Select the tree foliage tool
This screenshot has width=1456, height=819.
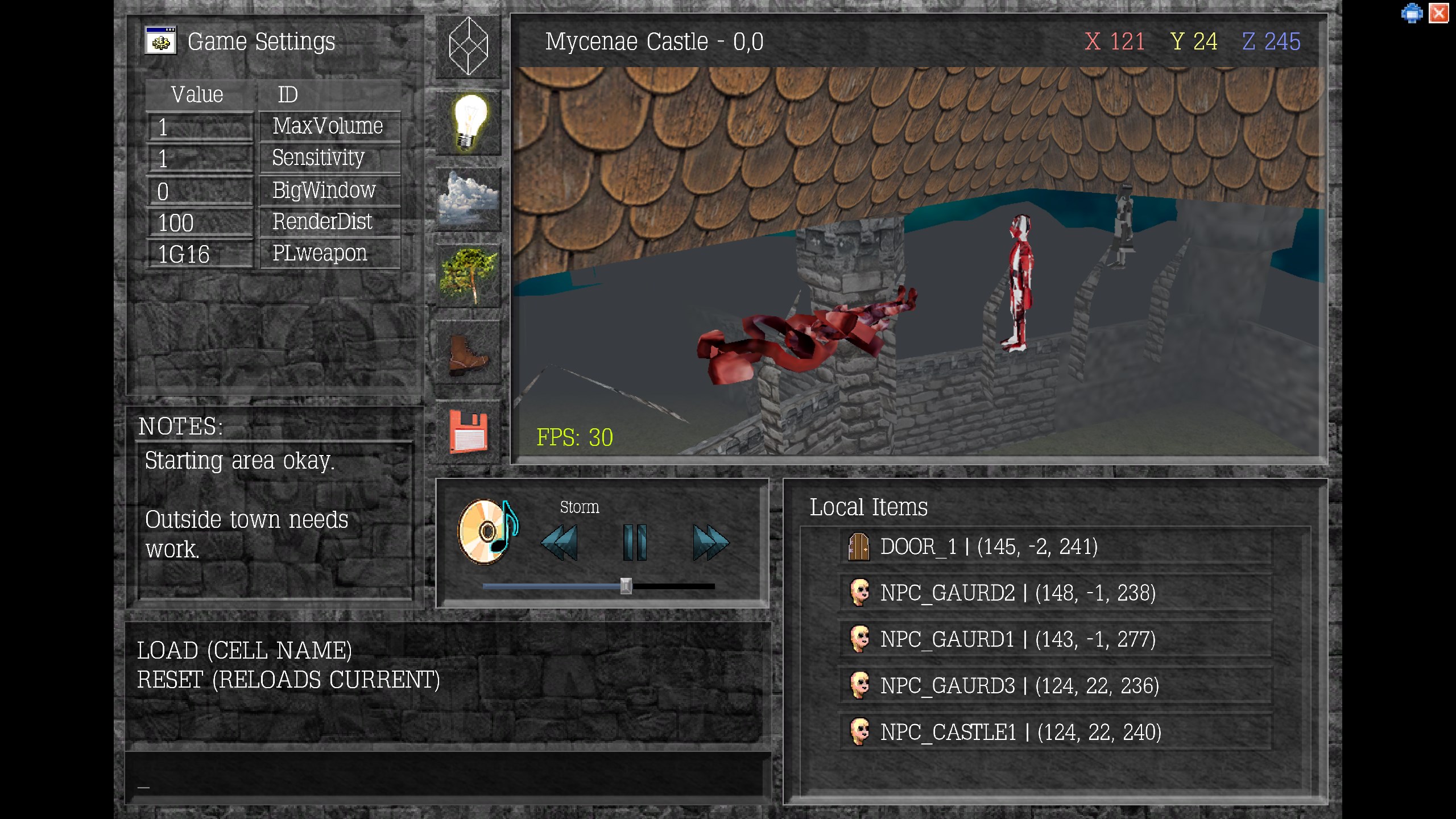coord(468,276)
